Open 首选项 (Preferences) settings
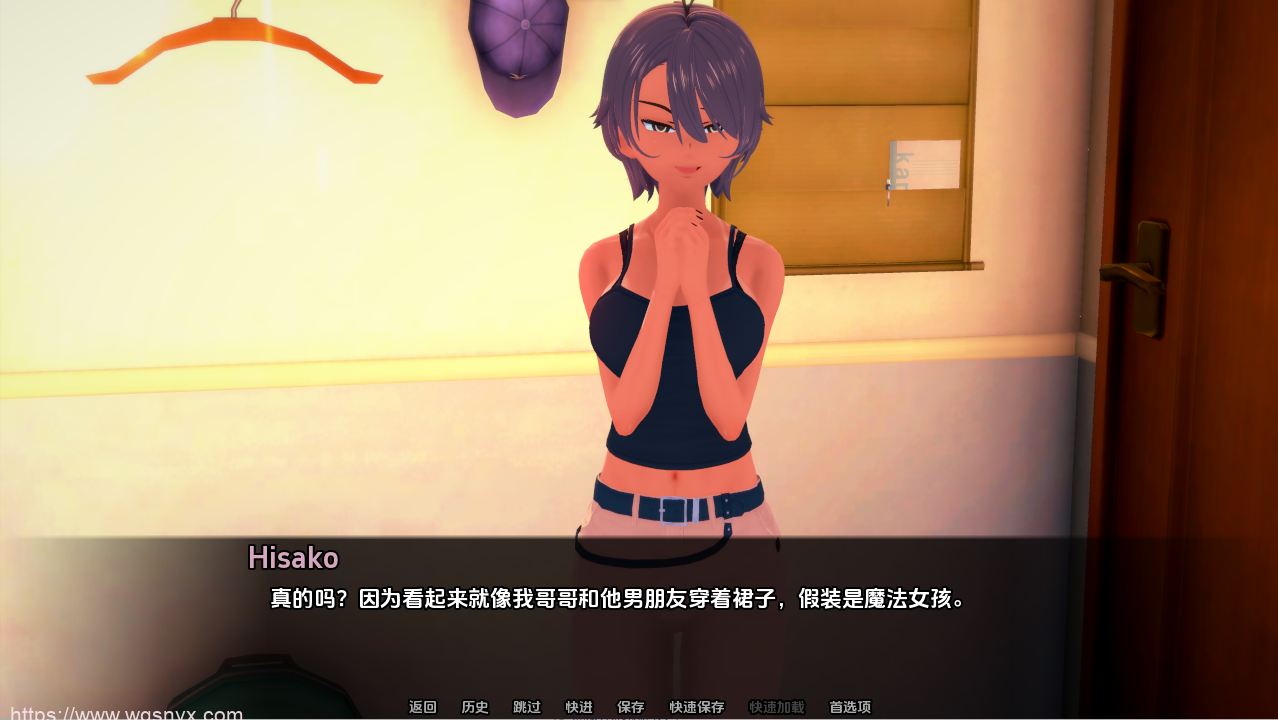This screenshot has height=720, width=1278. coord(850,707)
